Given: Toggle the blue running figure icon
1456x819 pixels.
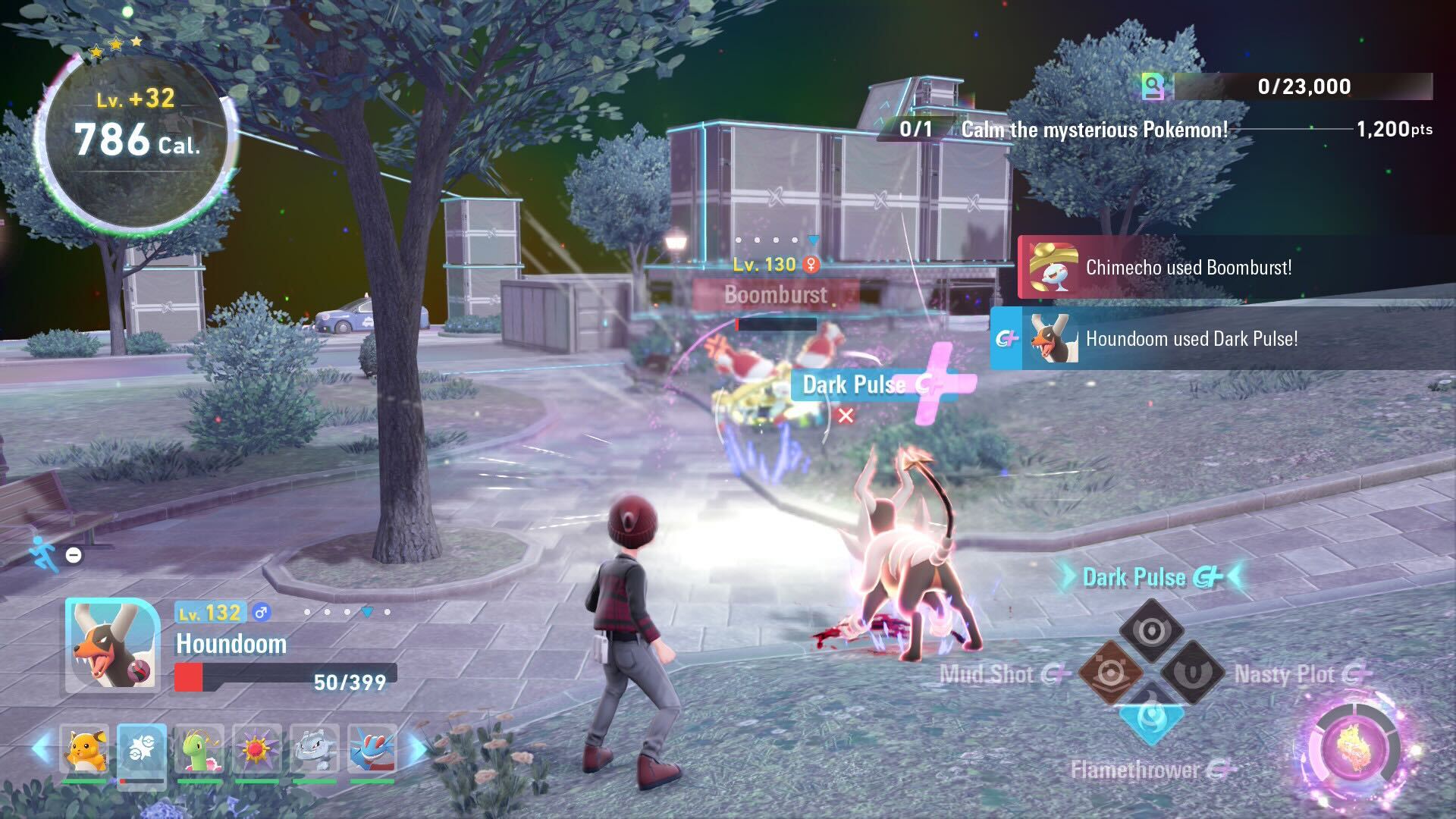Looking at the screenshot, I should click(x=43, y=553).
